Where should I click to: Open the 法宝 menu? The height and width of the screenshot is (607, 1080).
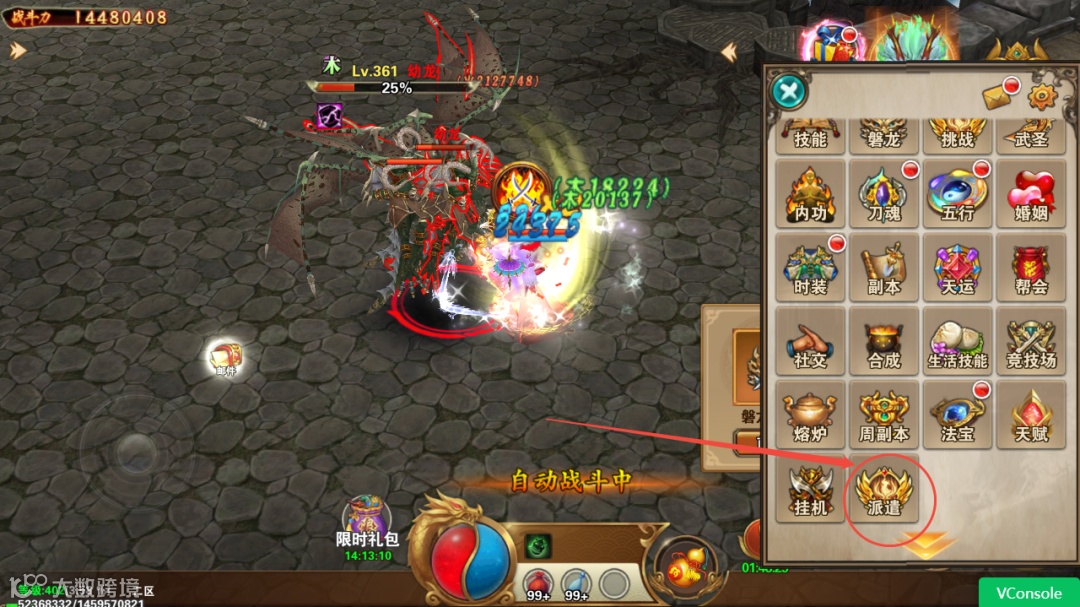point(958,414)
